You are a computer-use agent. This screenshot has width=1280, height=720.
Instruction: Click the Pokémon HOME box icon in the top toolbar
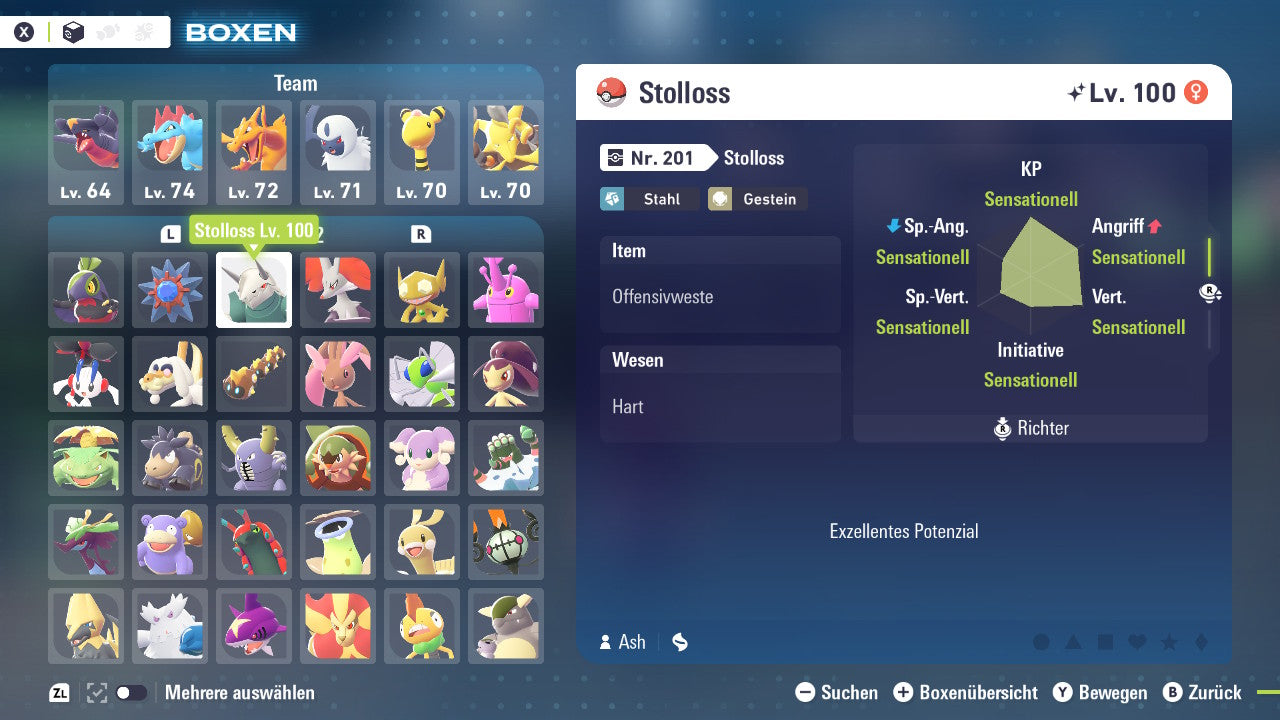point(72,32)
